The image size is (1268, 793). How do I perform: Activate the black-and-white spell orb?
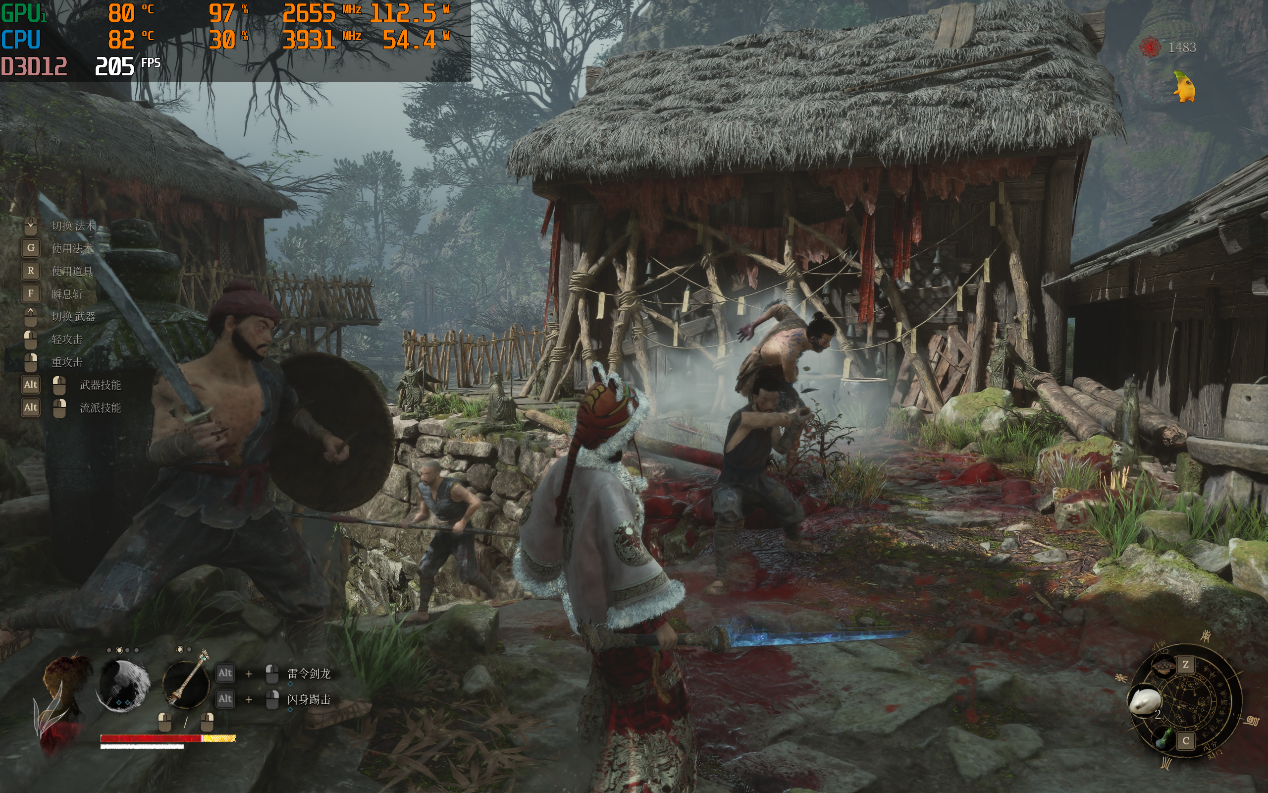coord(124,685)
